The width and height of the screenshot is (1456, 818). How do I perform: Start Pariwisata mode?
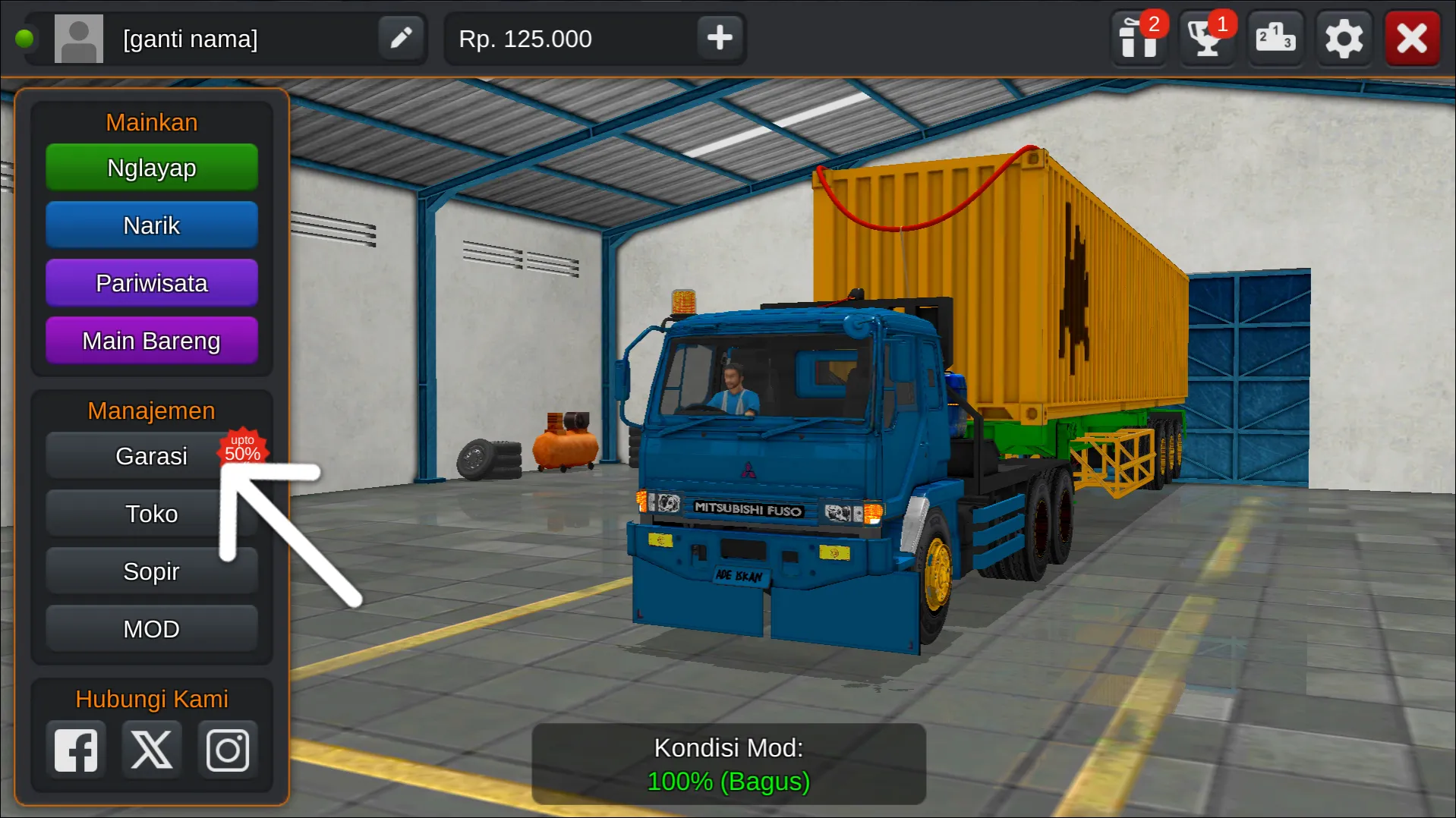pos(151,282)
